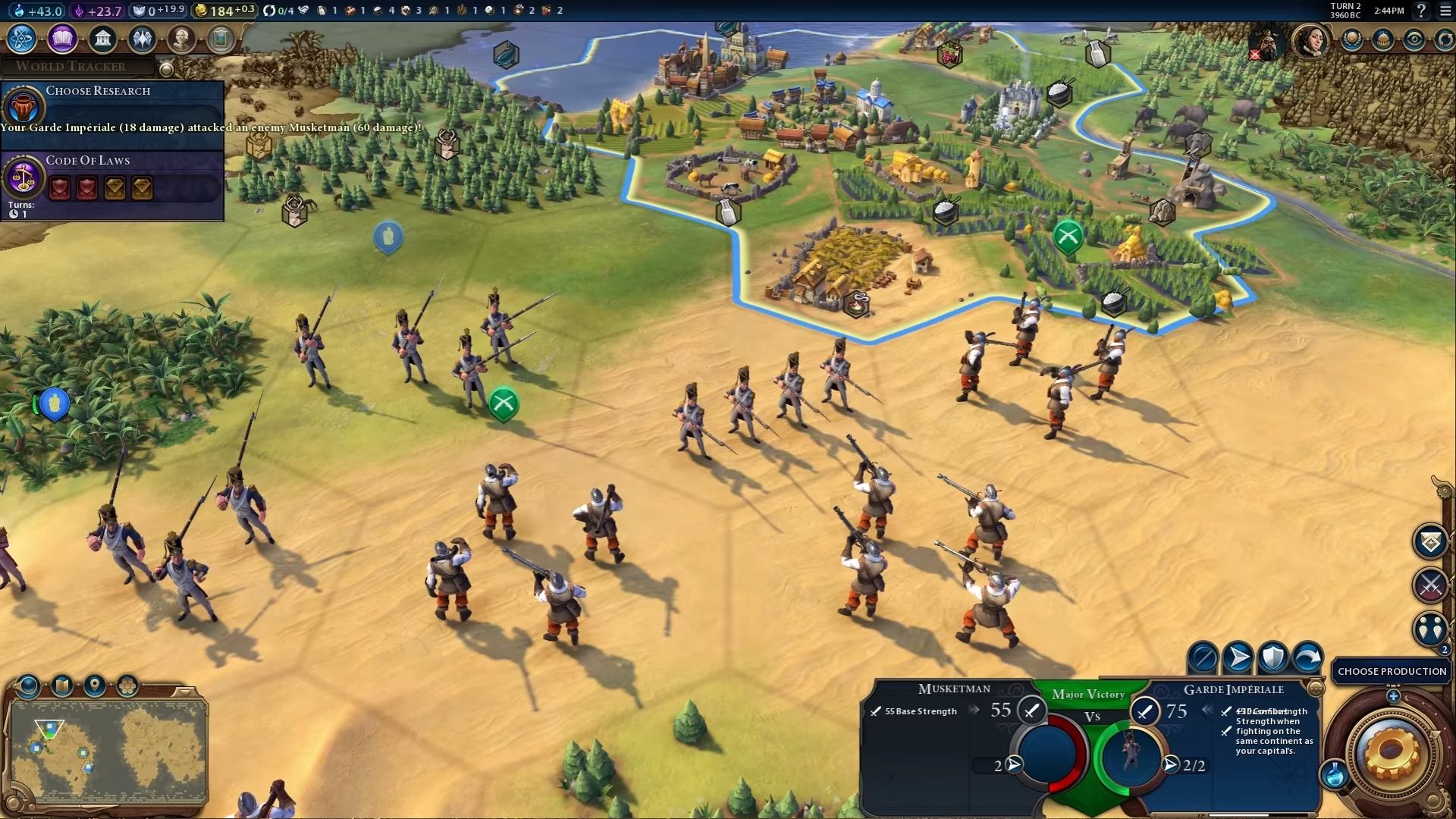Toggle the World Tracker round button

point(166,69)
